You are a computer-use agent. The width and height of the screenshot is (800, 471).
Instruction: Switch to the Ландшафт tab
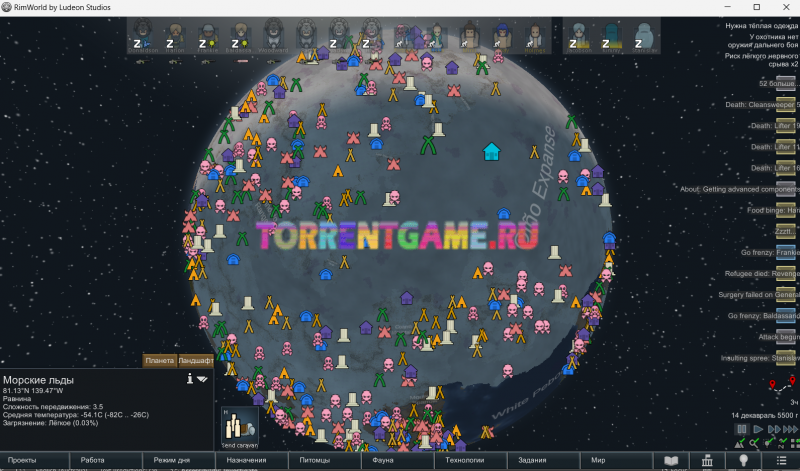(195, 360)
